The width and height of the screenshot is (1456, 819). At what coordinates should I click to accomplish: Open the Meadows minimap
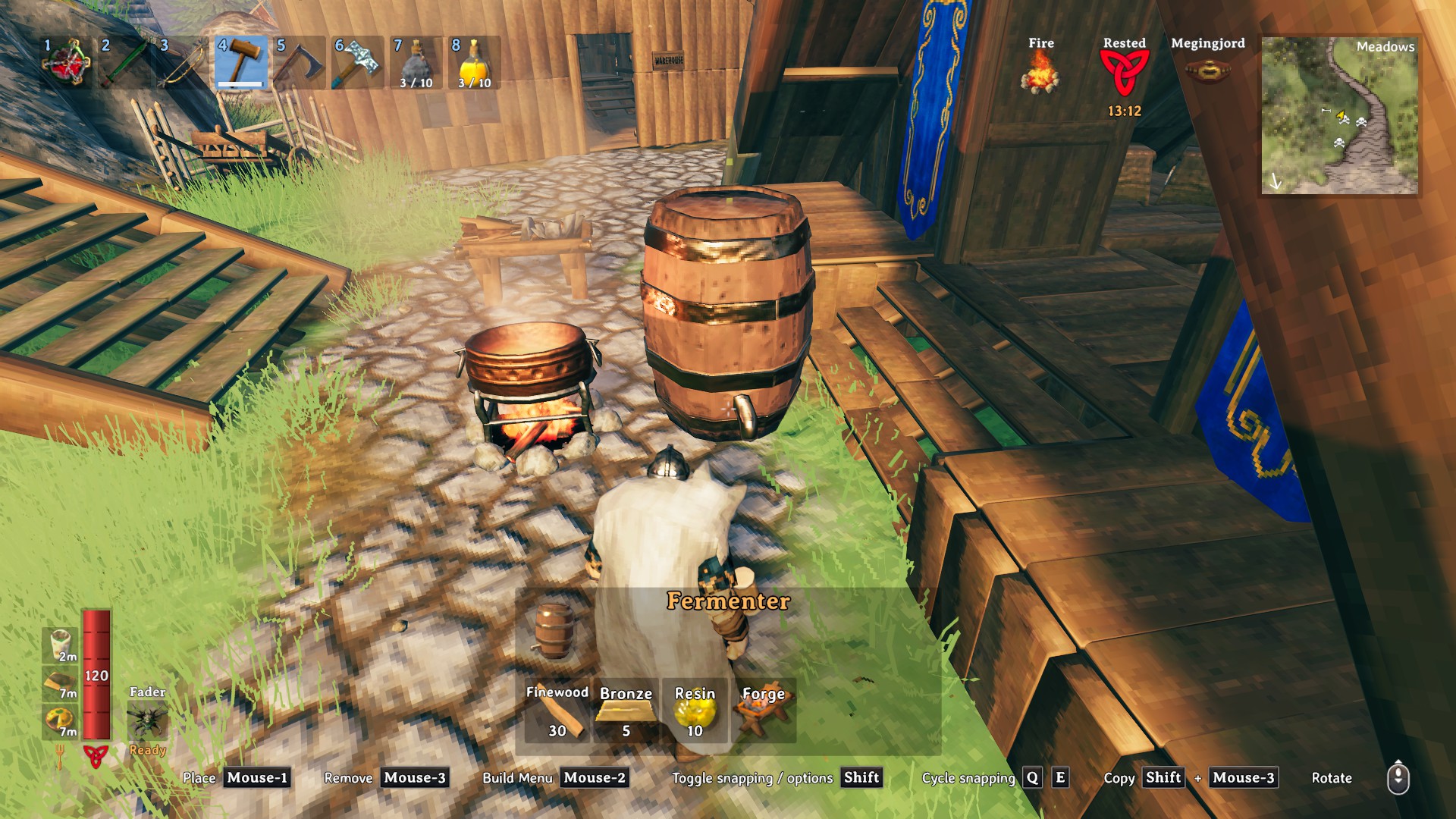(x=1339, y=116)
